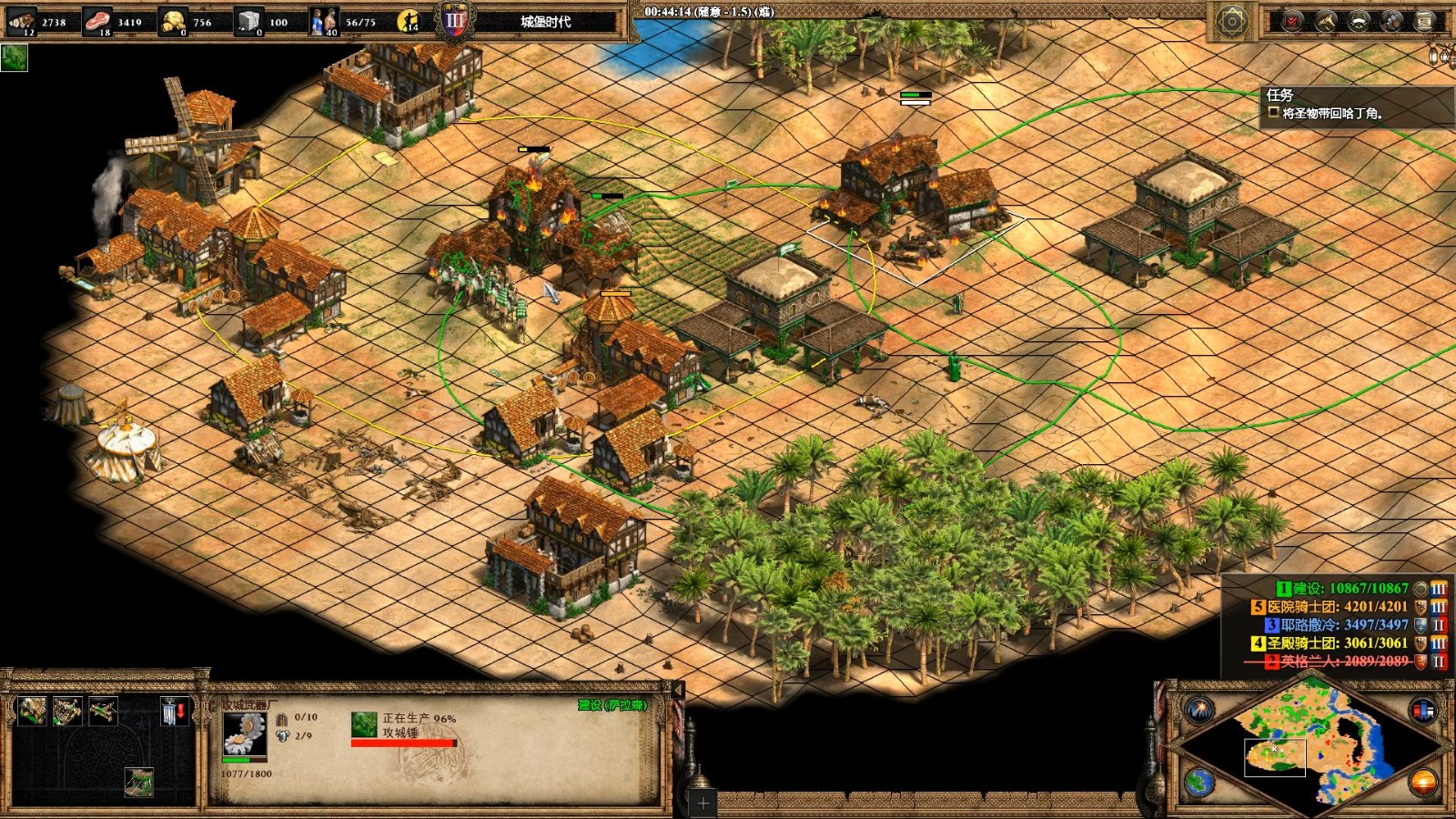Open the main menu scroll icon

click(1424, 21)
